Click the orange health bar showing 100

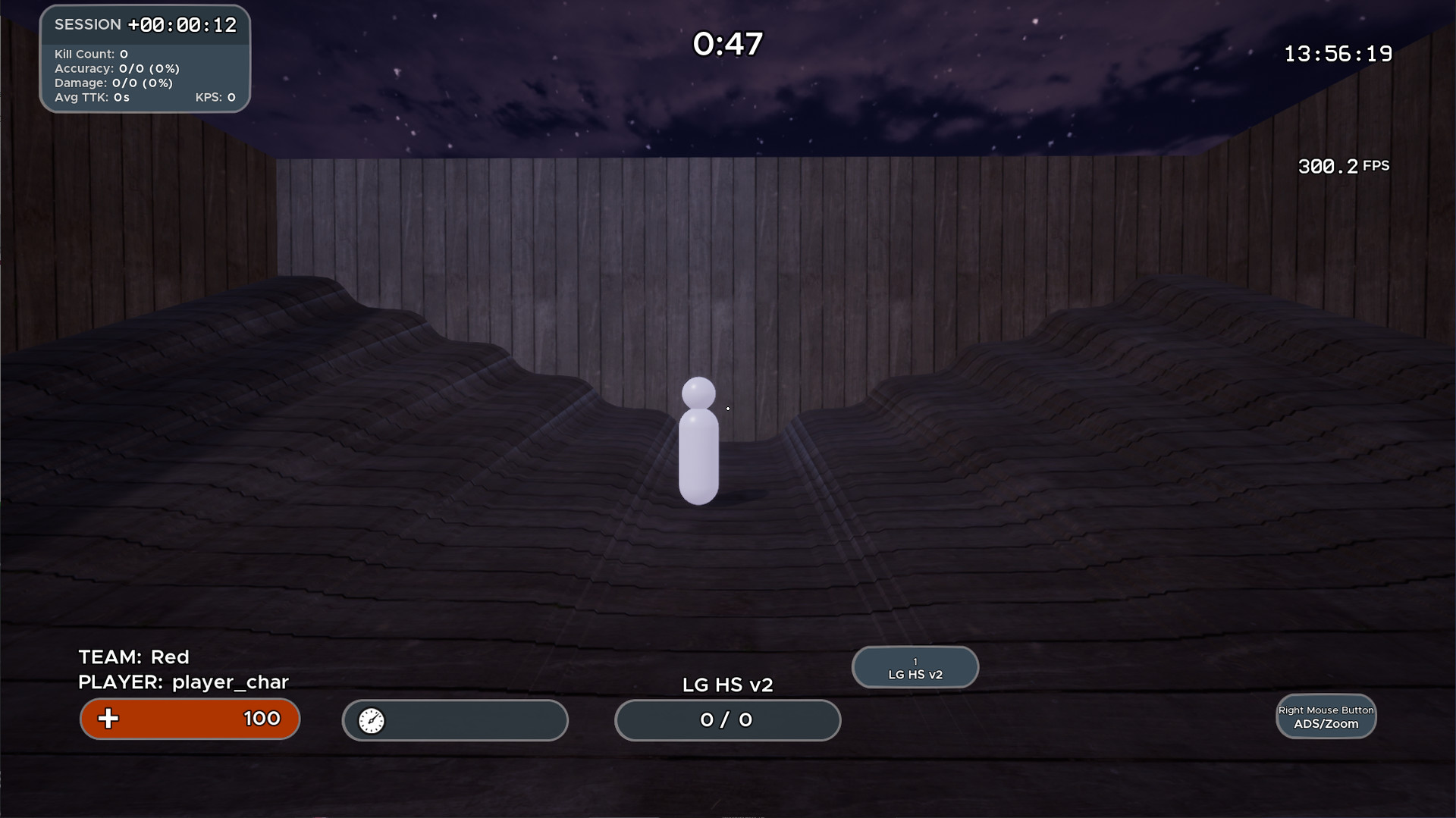[x=190, y=719]
